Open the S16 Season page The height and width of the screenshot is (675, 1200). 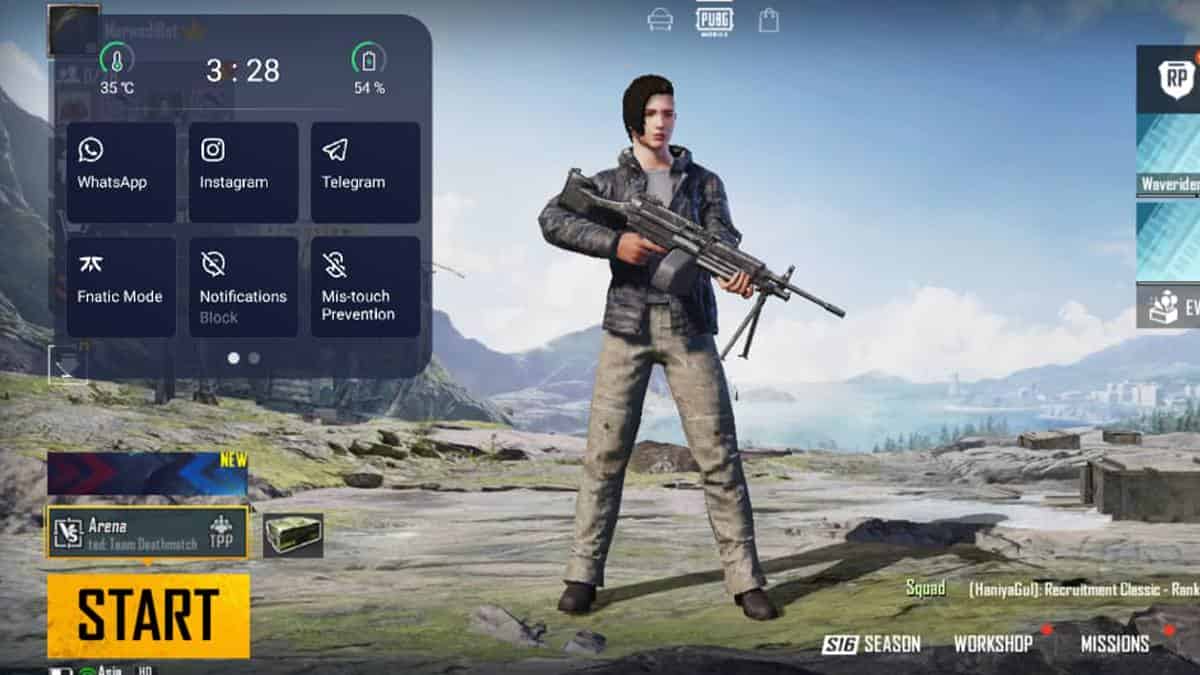[x=871, y=644]
